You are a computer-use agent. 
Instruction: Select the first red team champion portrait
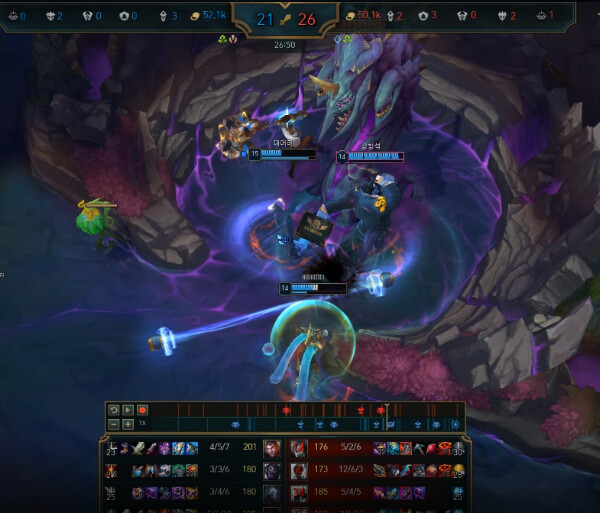pos(298,447)
